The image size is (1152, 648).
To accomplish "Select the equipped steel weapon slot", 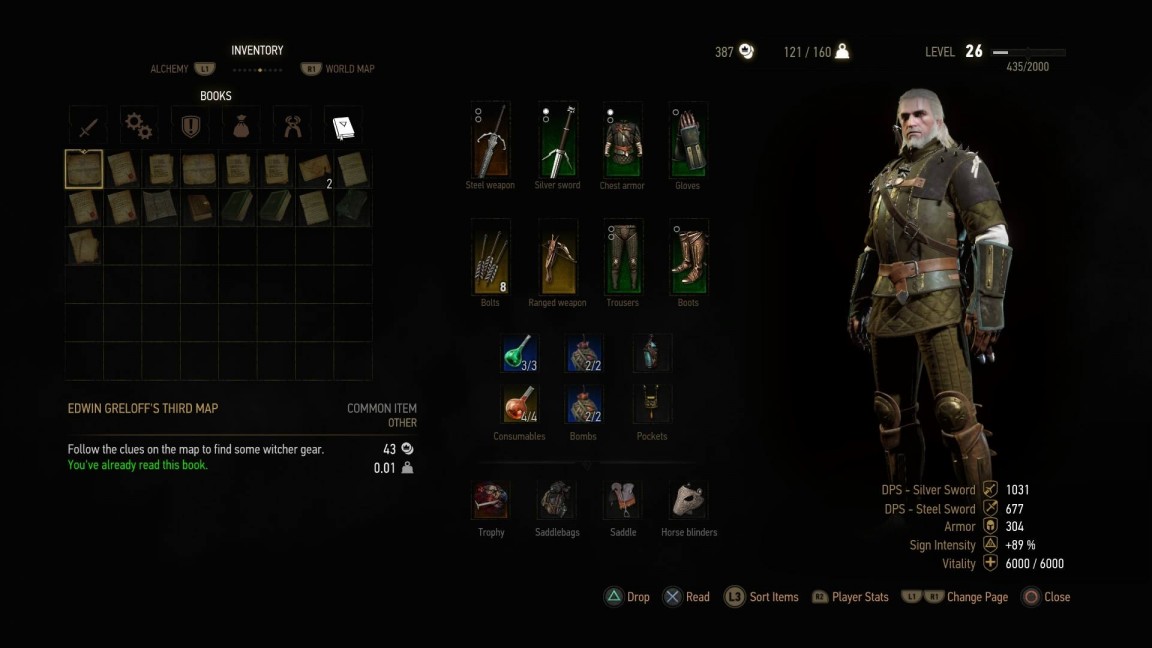I will 490,141.
